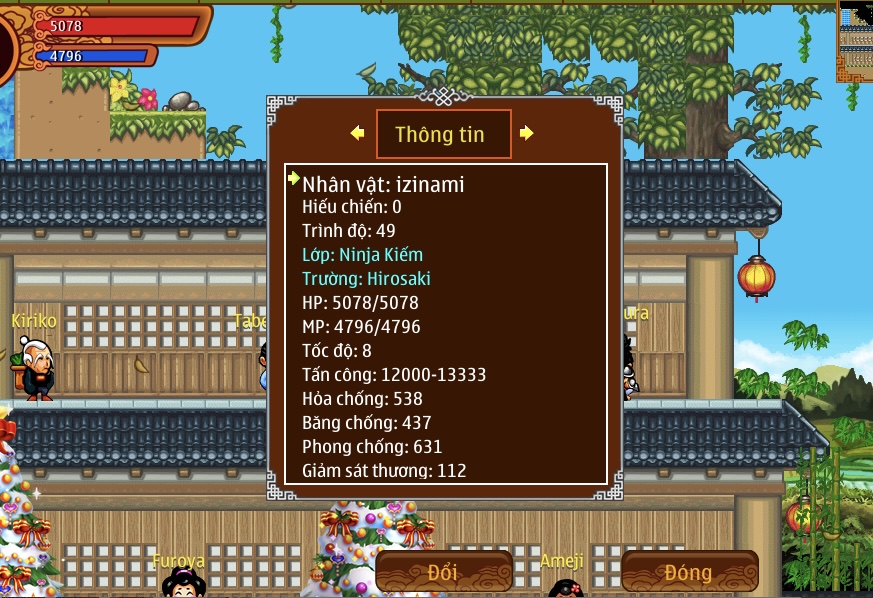Image resolution: width=873 pixels, height=598 pixels.
Task: Select the Nhân vật: izinami row
Action: tap(383, 185)
